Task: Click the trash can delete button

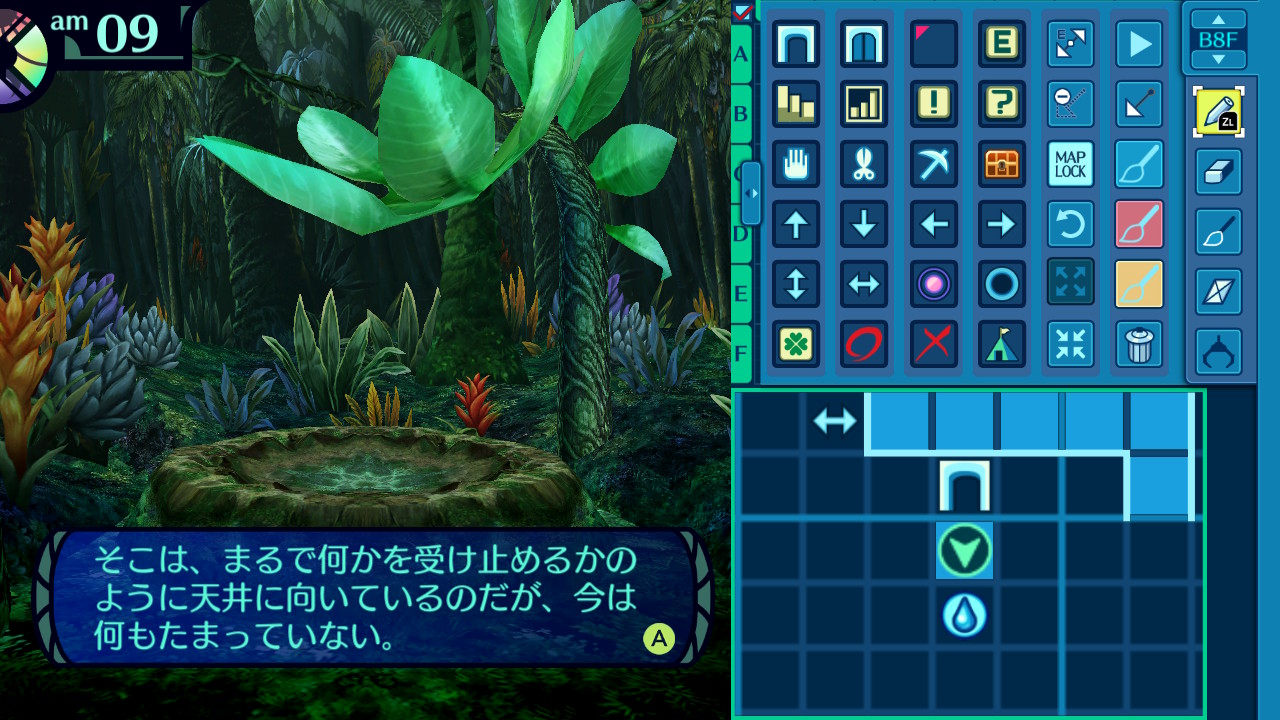Action: pos(1139,344)
